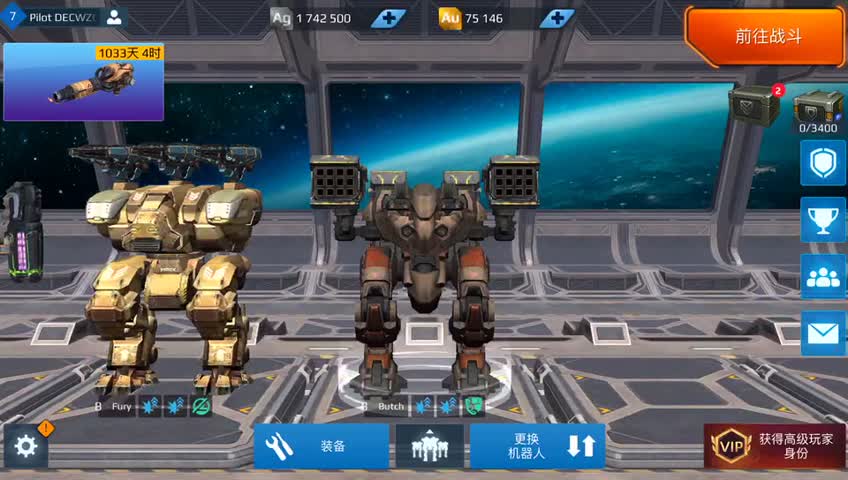Check the mail inbox envelope
The width and height of the screenshot is (848, 480).
click(x=823, y=333)
